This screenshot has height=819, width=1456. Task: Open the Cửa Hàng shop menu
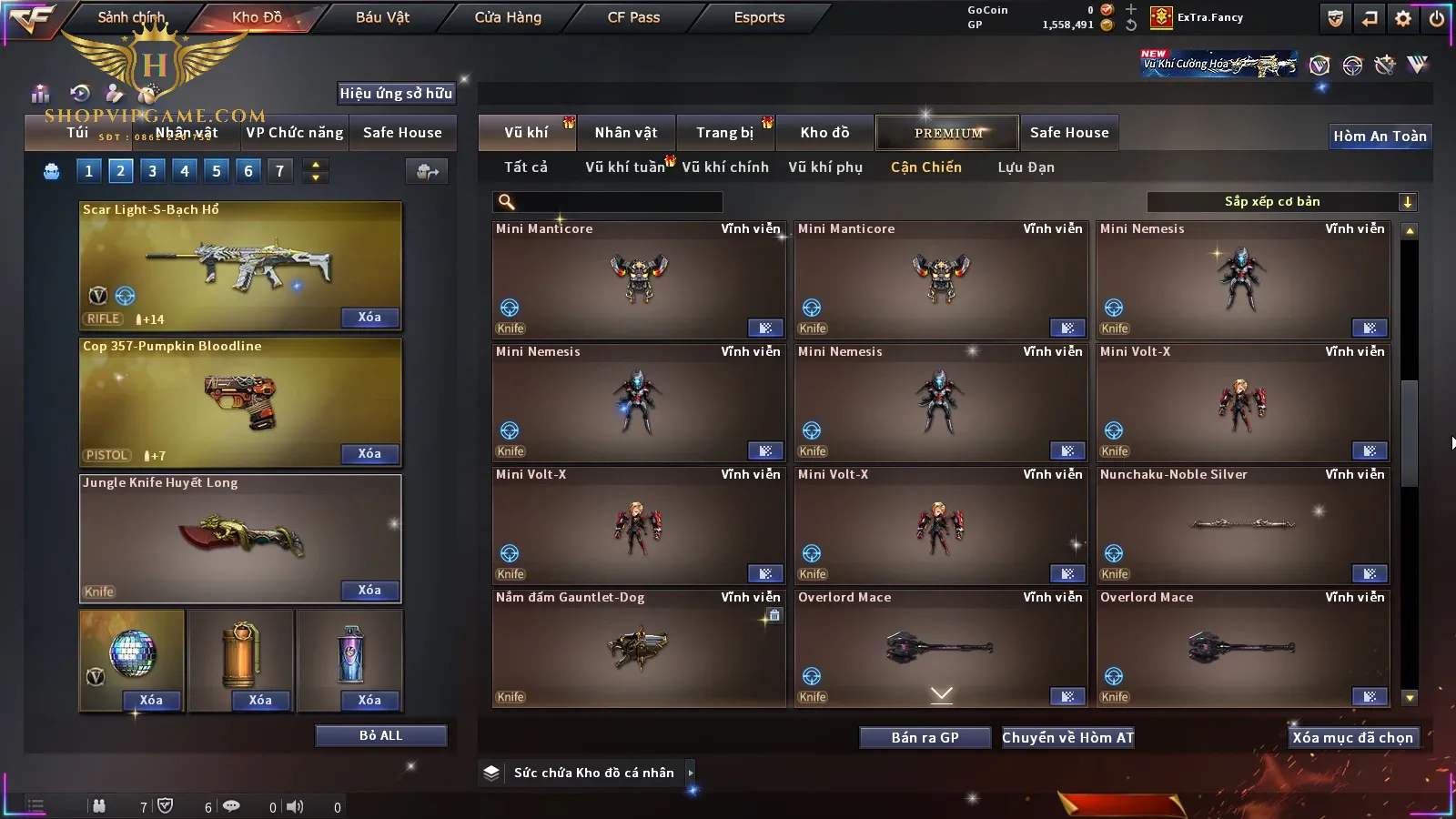508,17
